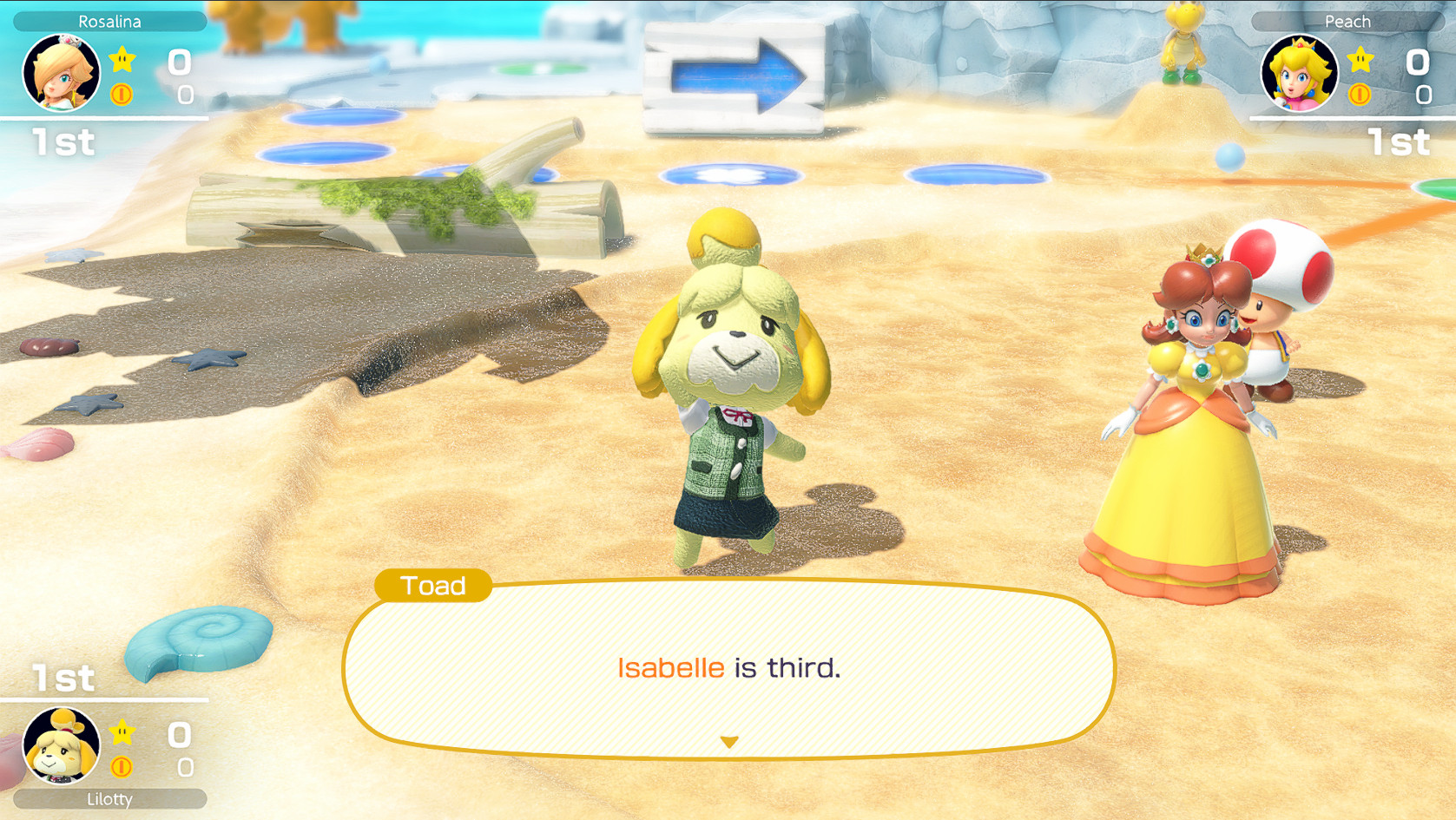Click Peach's character portrait icon

(1301, 73)
